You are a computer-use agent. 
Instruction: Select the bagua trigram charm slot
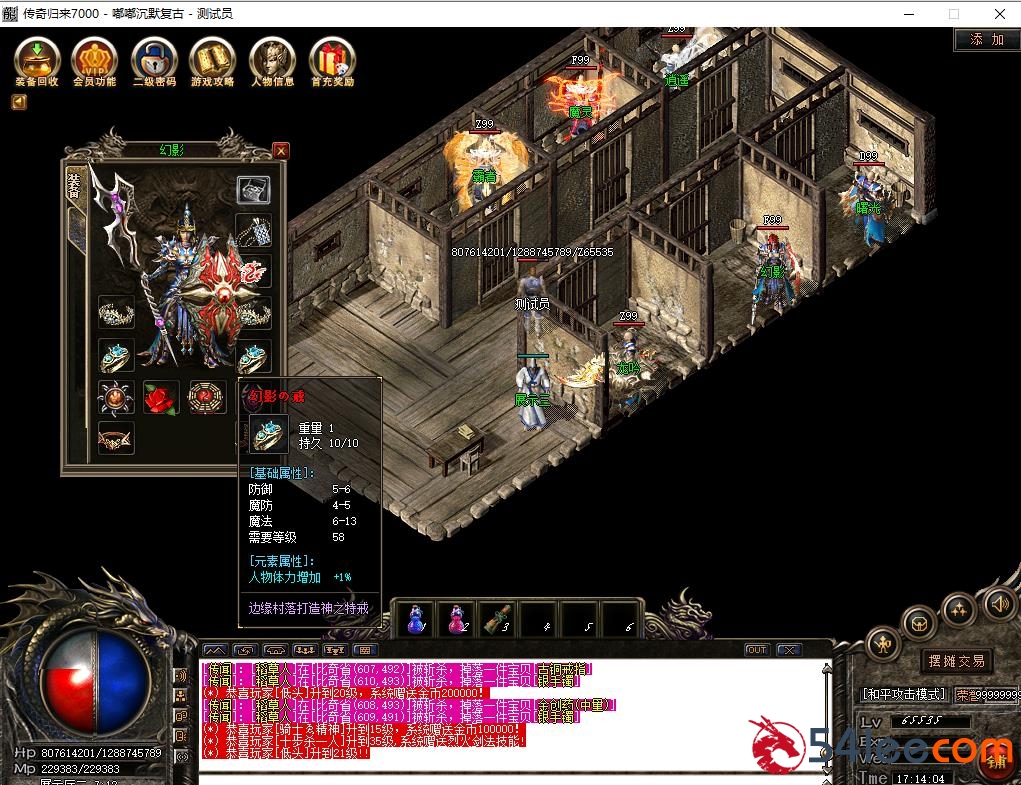click(206, 397)
